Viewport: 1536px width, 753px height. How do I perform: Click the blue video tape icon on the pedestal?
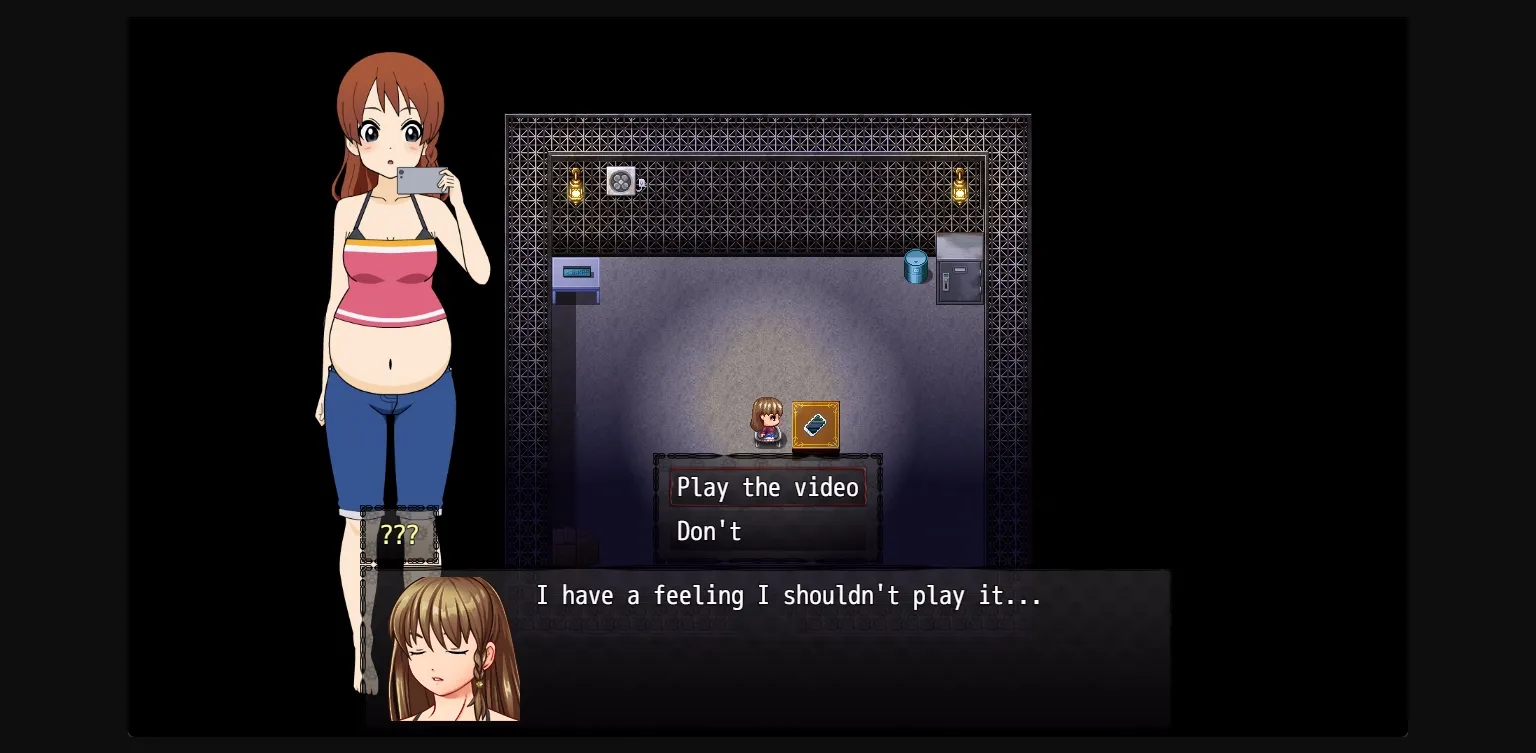click(x=813, y=424)
